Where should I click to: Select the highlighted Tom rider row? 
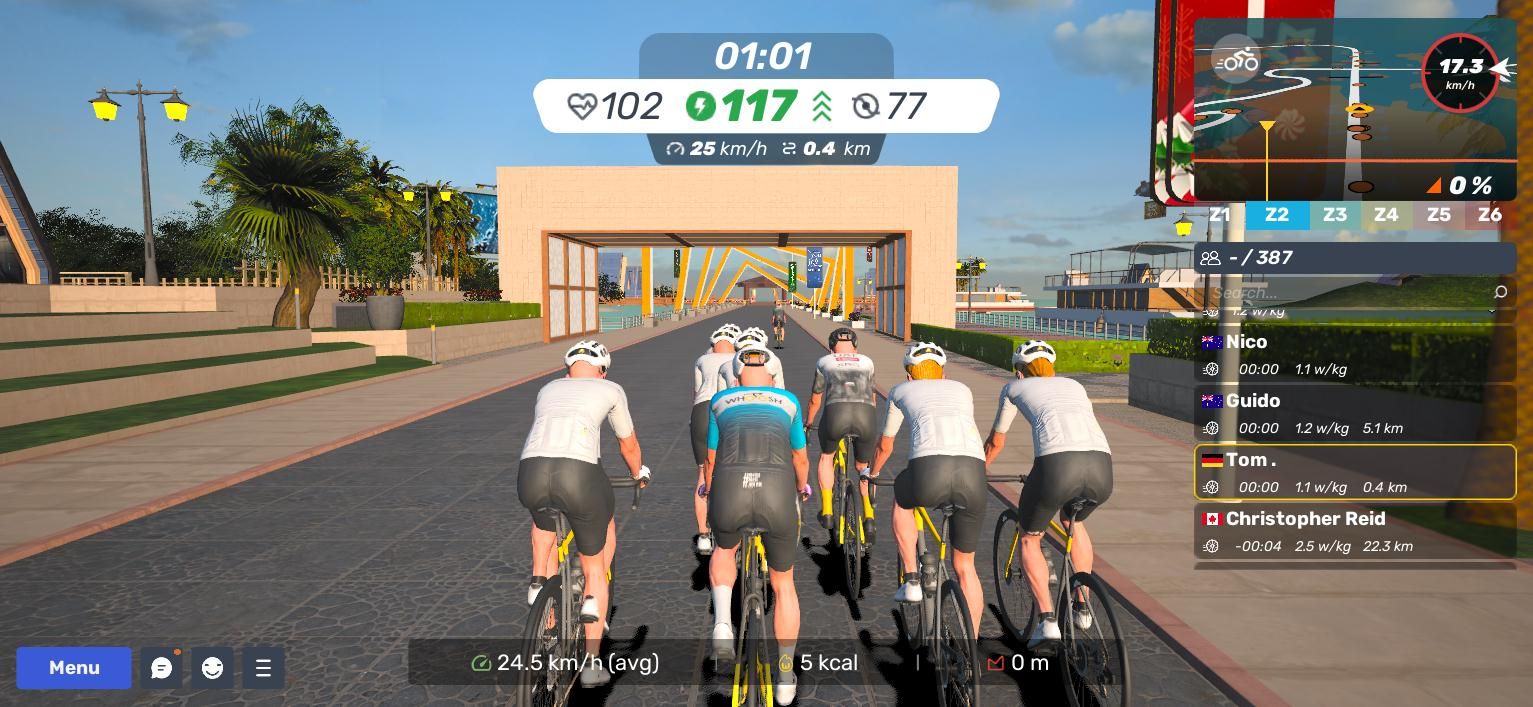pos(1355,472)
